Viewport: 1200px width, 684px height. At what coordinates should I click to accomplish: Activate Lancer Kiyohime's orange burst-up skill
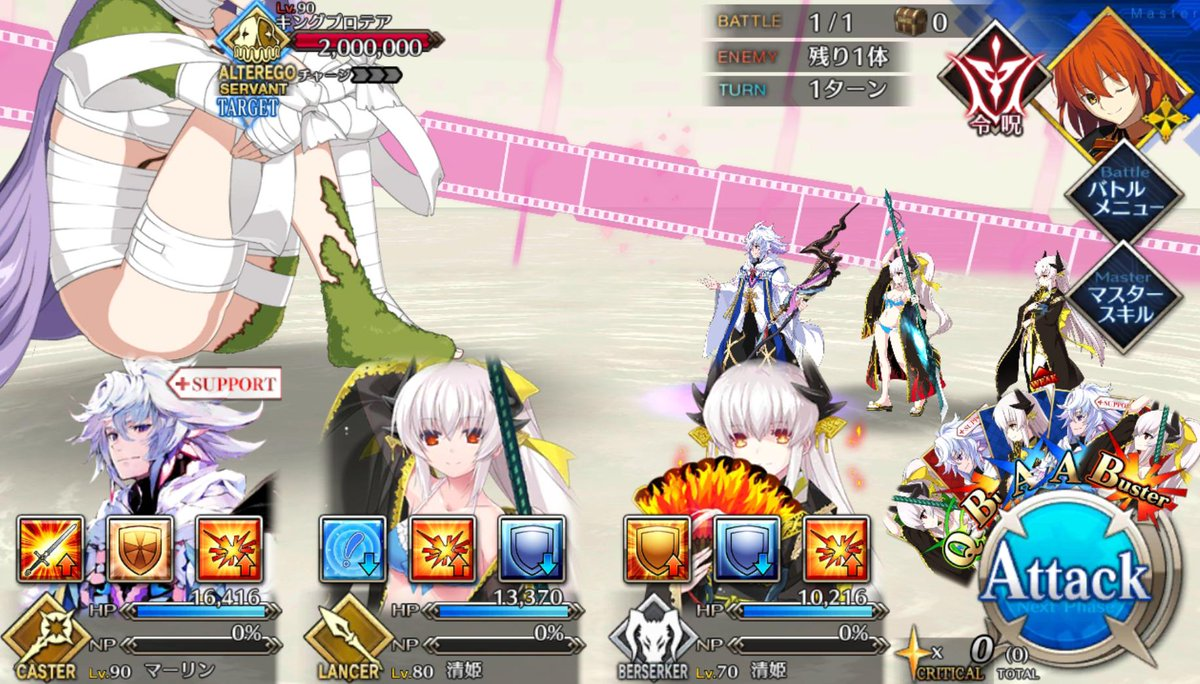[441, 549]
